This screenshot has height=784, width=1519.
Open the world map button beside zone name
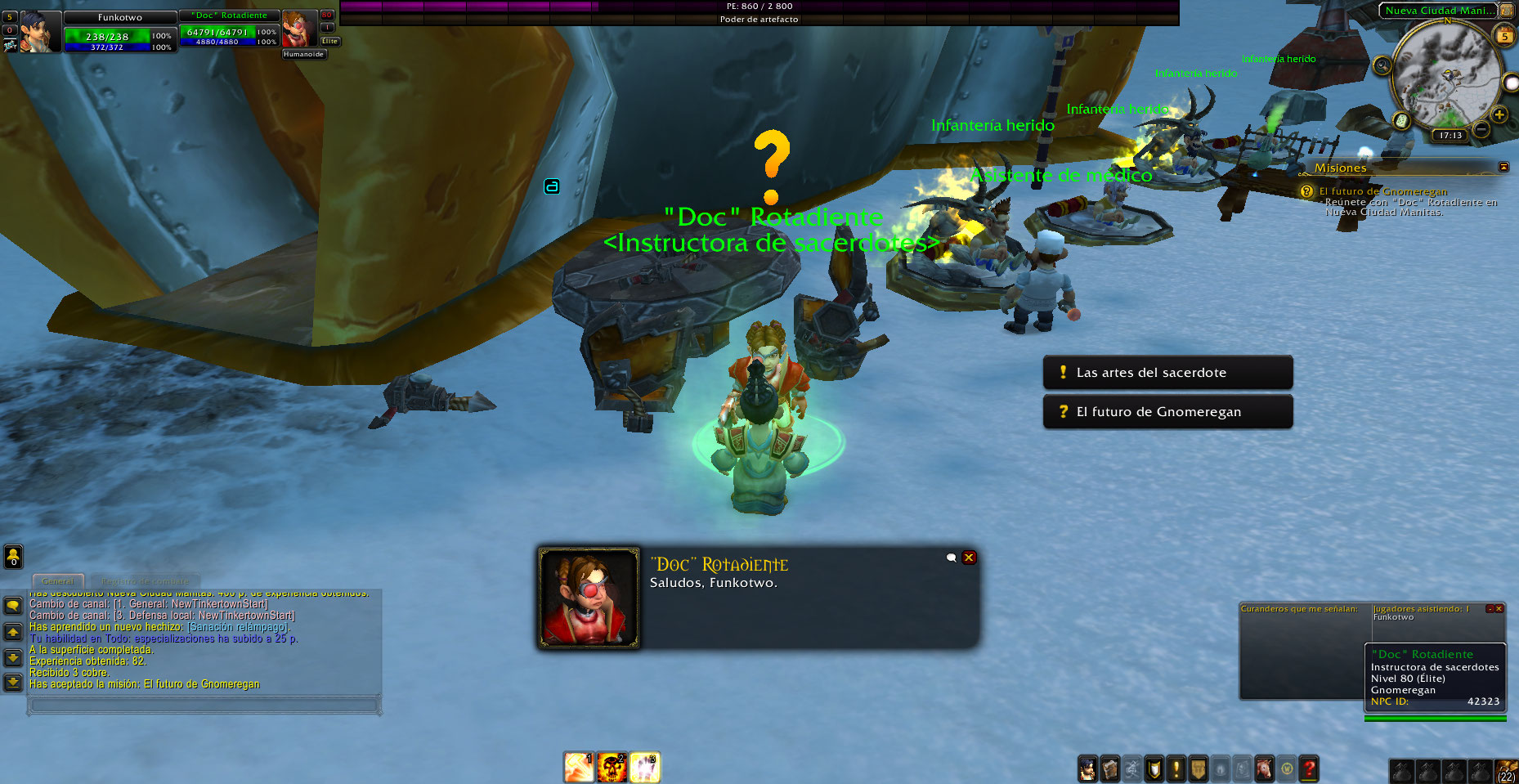pos(1506,11)
